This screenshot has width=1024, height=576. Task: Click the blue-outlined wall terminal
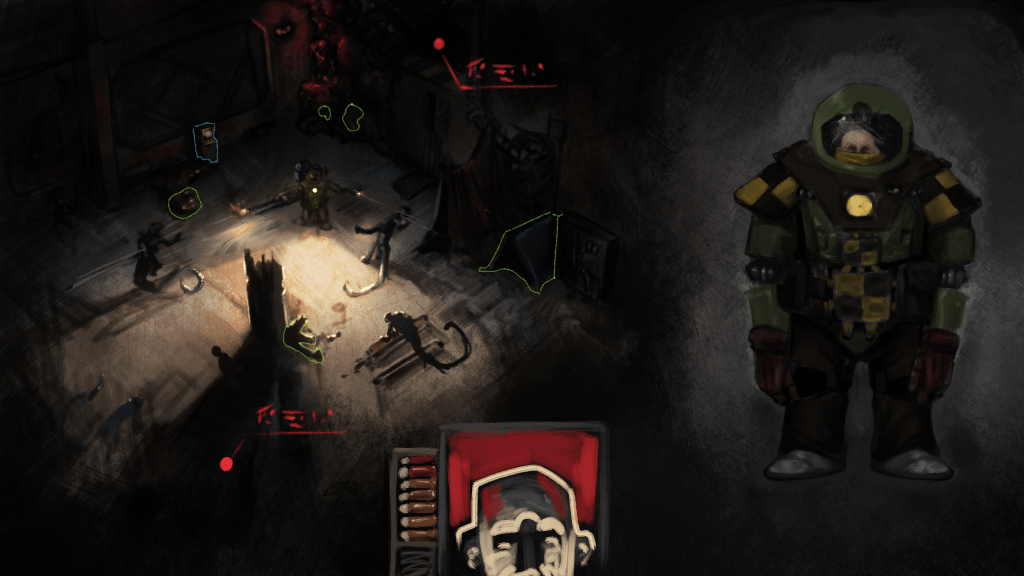click(x=206, y=143)
